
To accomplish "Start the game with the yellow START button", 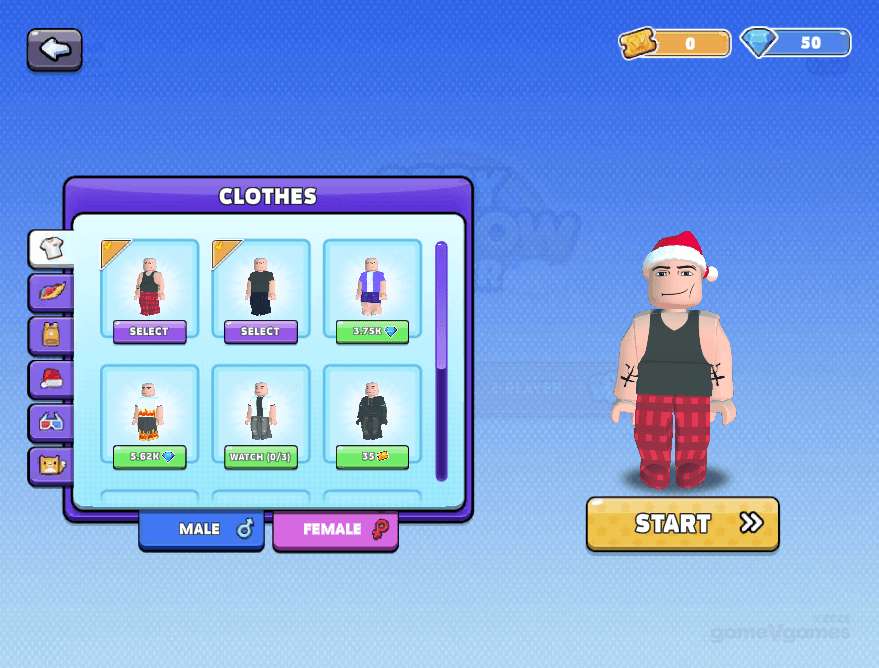I will point(682,523).
